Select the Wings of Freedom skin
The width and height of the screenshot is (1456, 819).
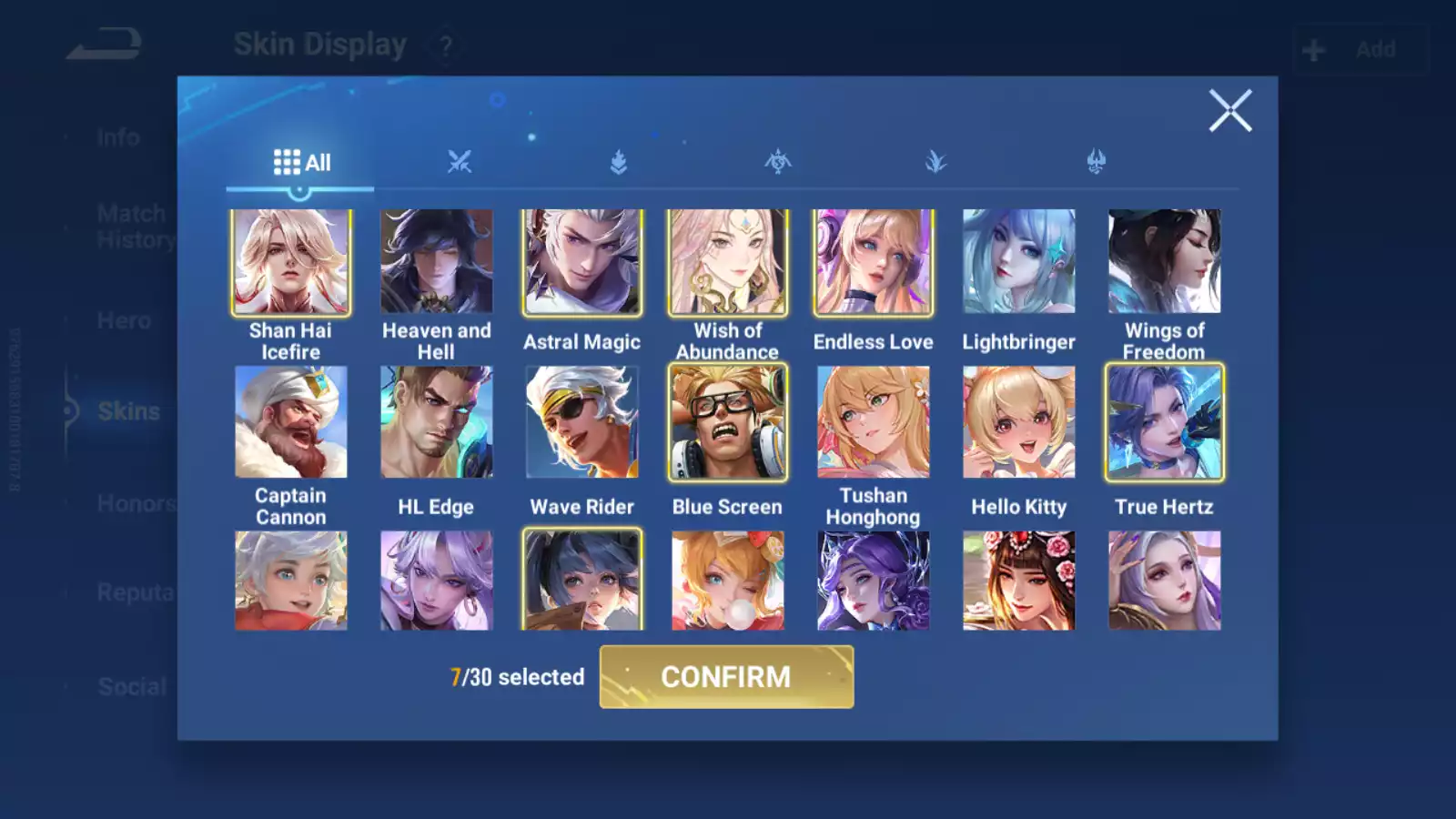pos(1165,262)
